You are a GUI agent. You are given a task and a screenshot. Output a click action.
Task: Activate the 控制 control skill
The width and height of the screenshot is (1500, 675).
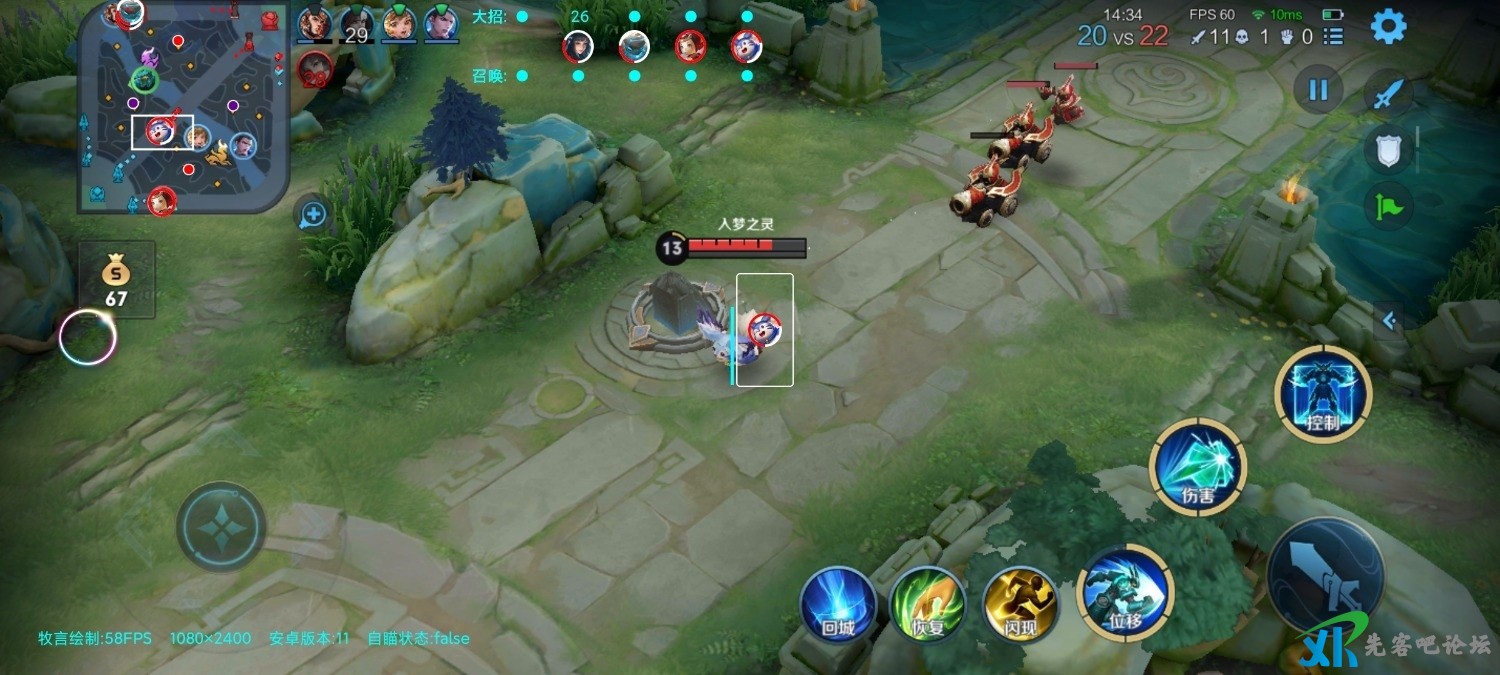pyautogui.click(x=1323, y=394)
